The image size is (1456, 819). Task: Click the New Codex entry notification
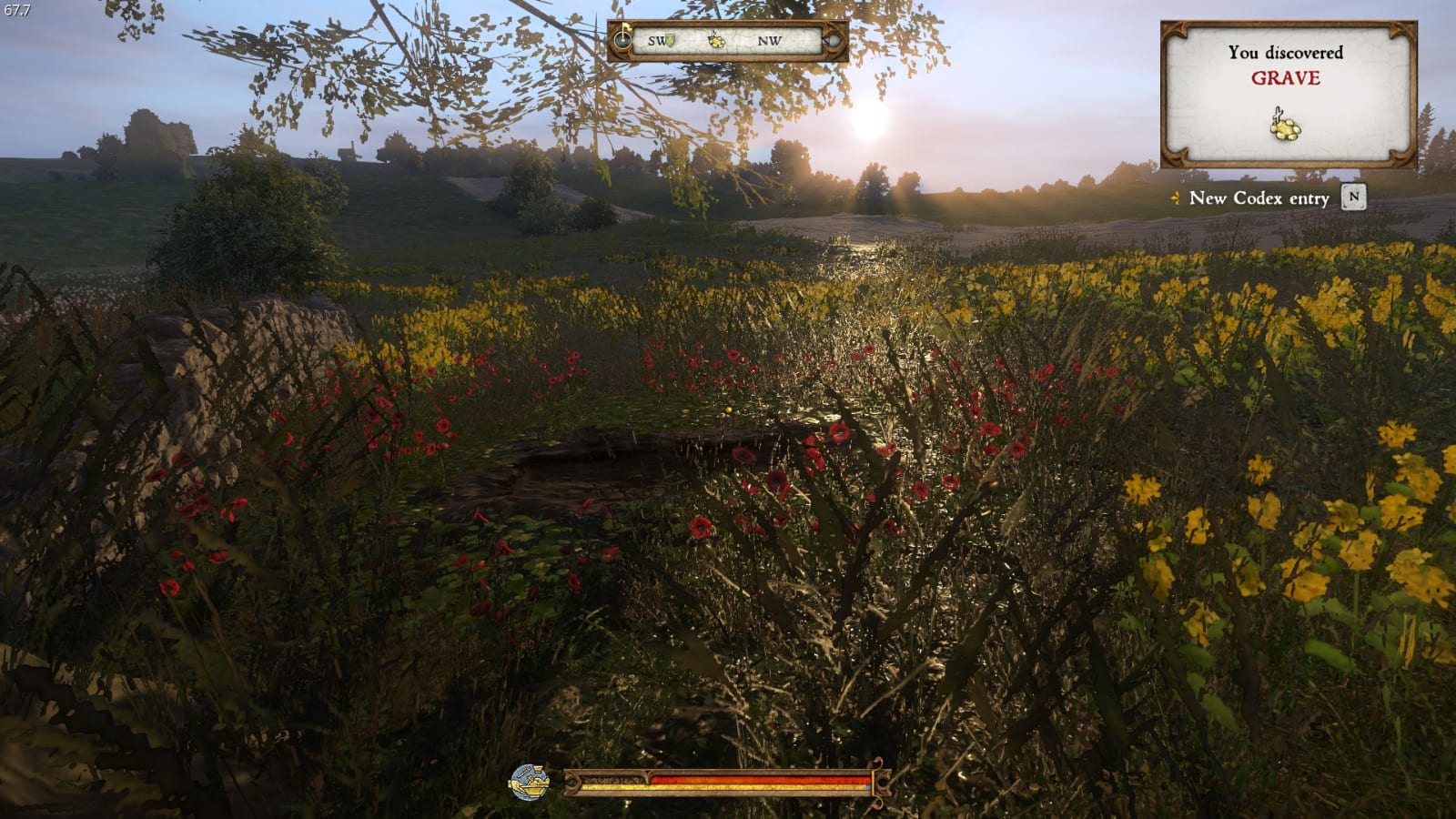coord(1259,199)
